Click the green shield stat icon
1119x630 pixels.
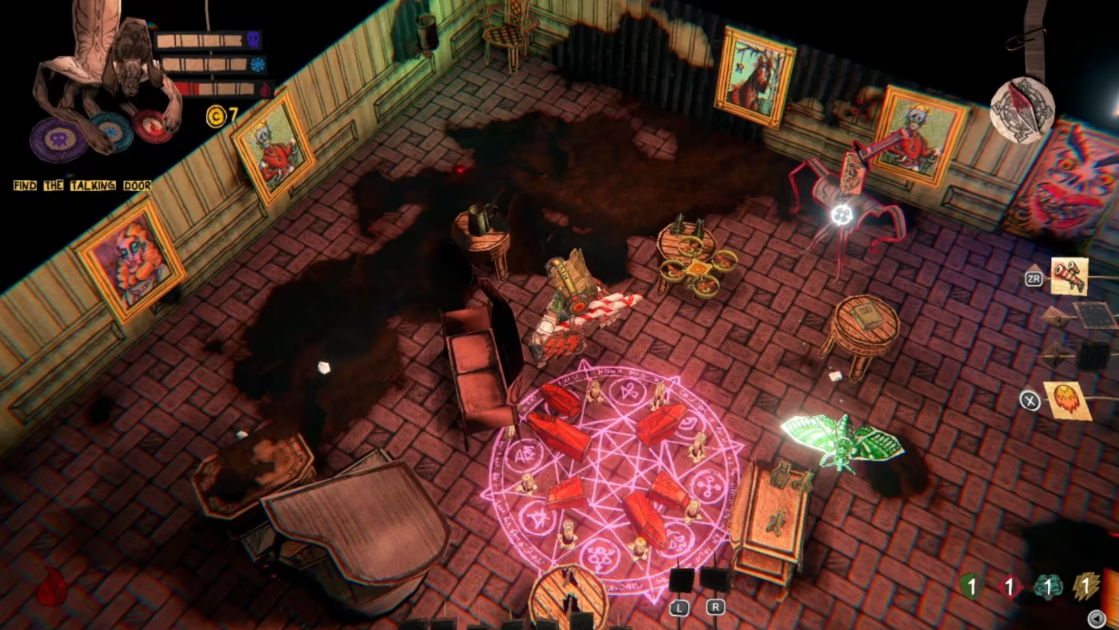(970, 587)
